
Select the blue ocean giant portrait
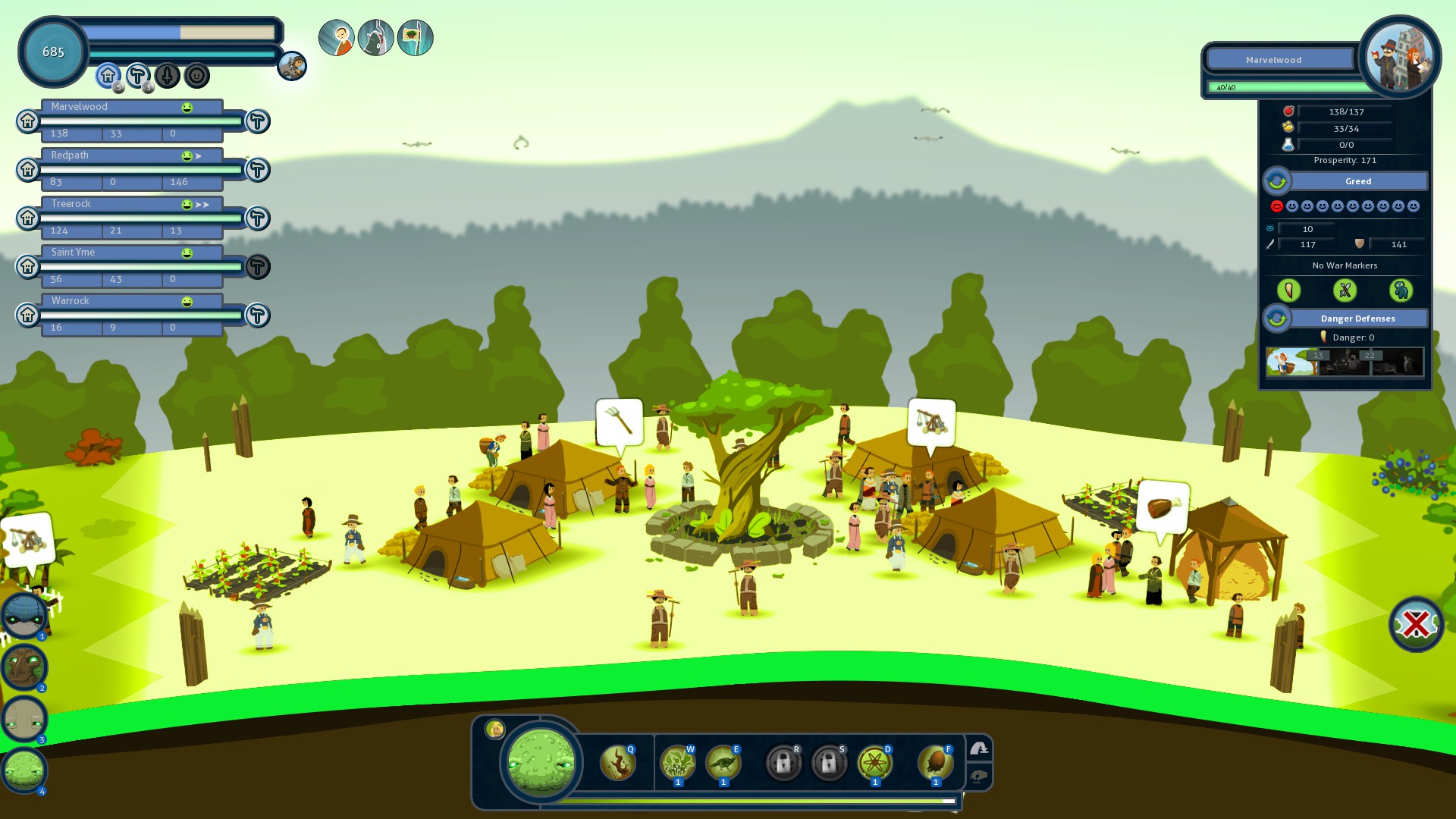(24, 615)
